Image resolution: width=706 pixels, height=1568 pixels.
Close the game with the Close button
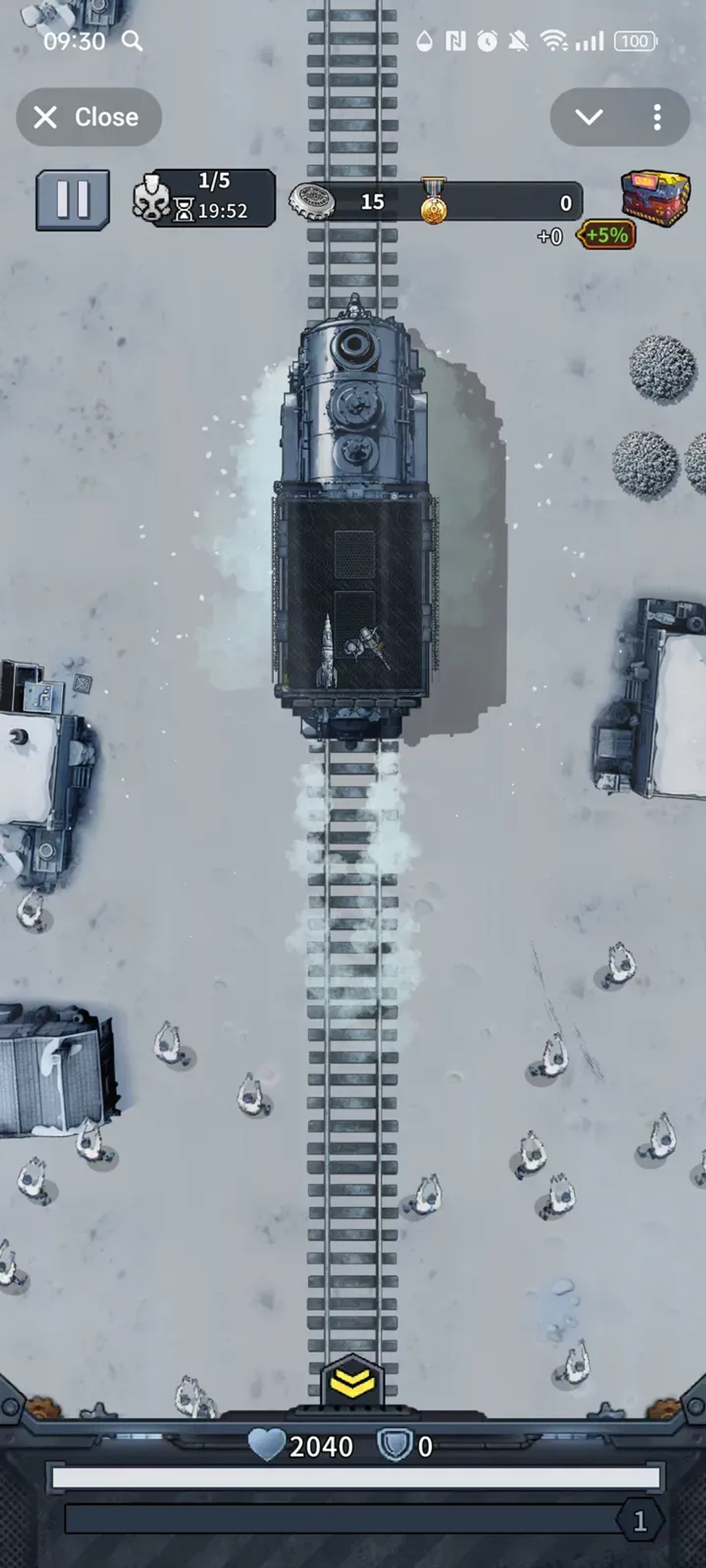88,117
